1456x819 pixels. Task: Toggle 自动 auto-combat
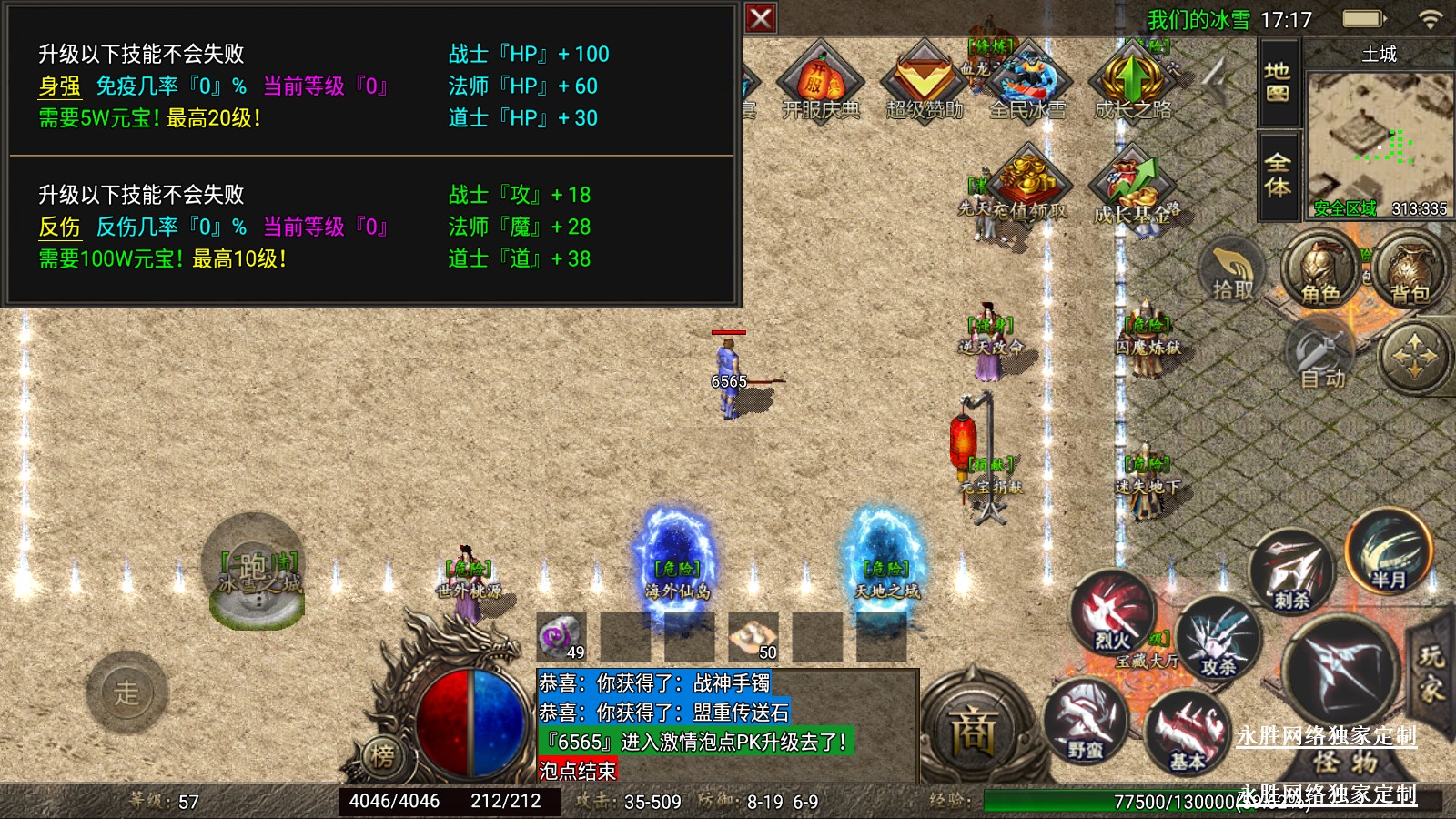[1321, 356]
